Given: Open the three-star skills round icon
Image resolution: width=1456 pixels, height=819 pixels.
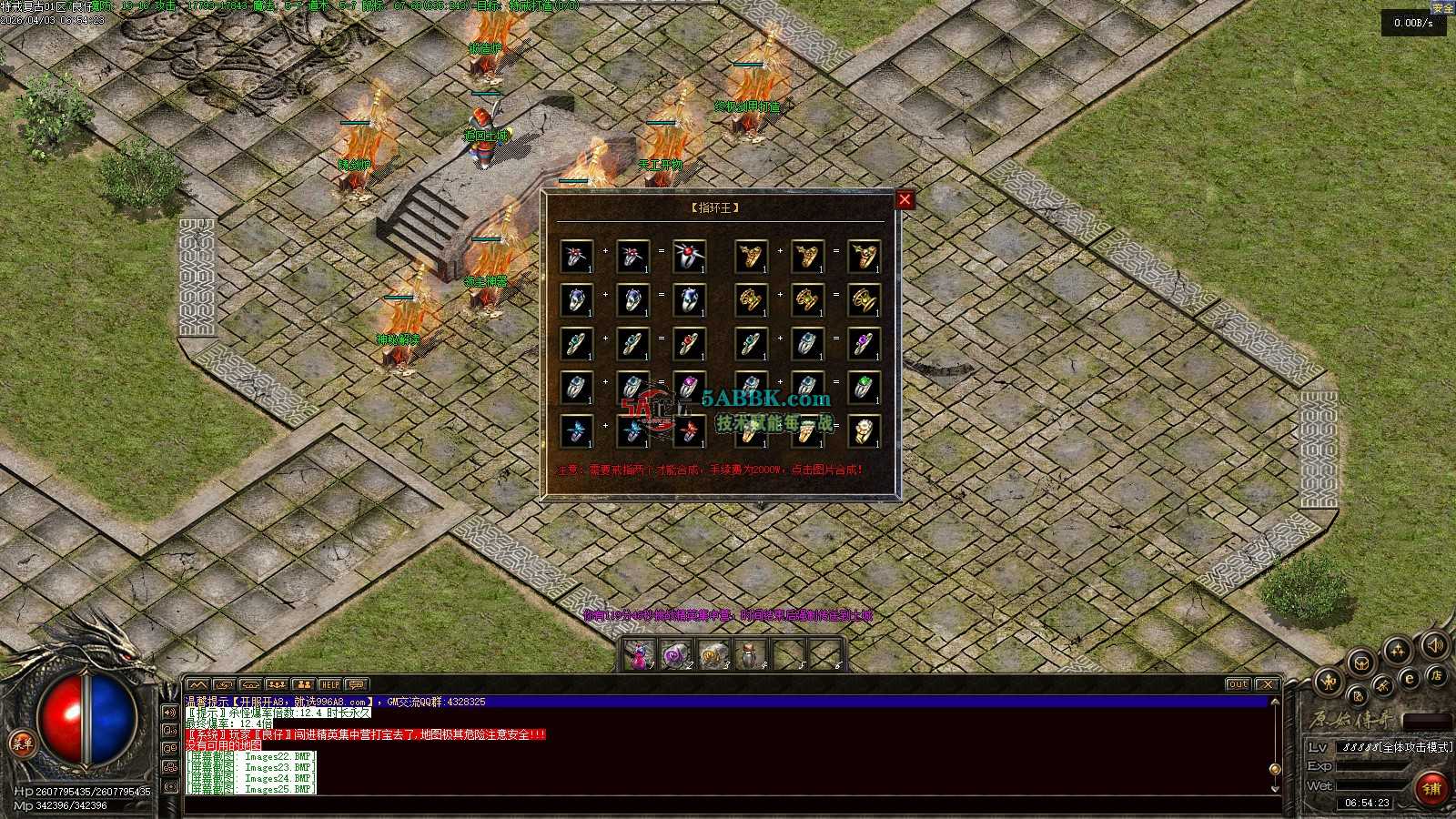Looking at the screenshot, I should tap(1397, 651).
